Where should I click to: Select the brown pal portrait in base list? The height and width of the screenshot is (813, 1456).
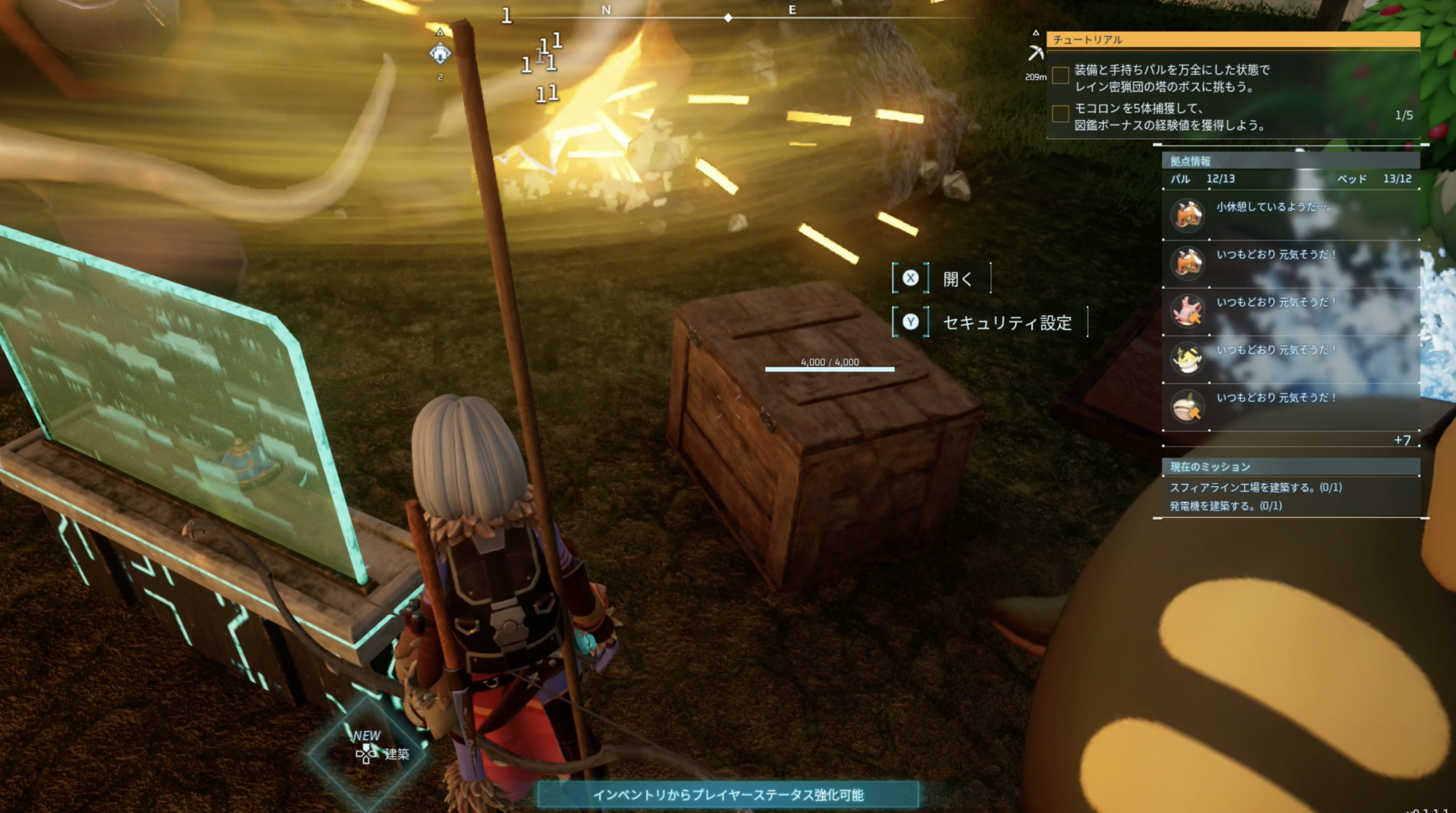pyautogui.click(x=1188, y=406)
